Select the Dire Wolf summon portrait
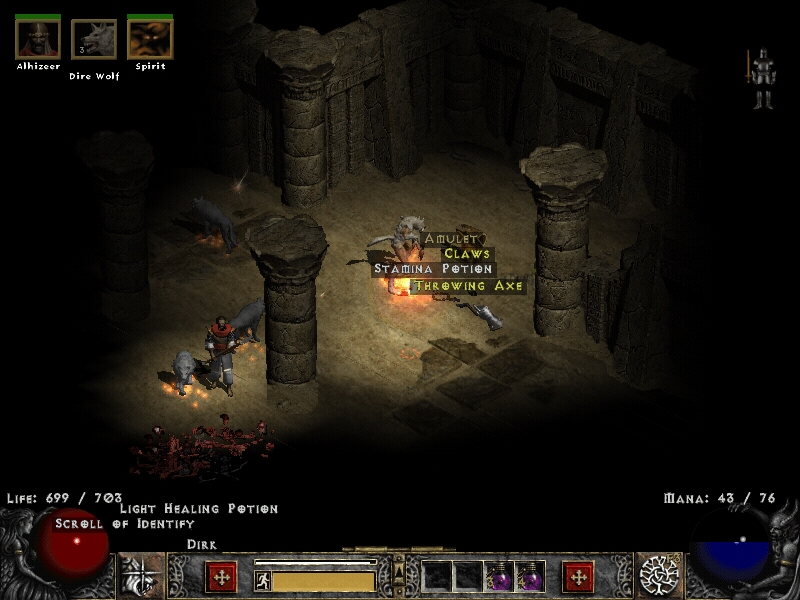Viewport: 800px width, 600px height. tap(94, 40)
